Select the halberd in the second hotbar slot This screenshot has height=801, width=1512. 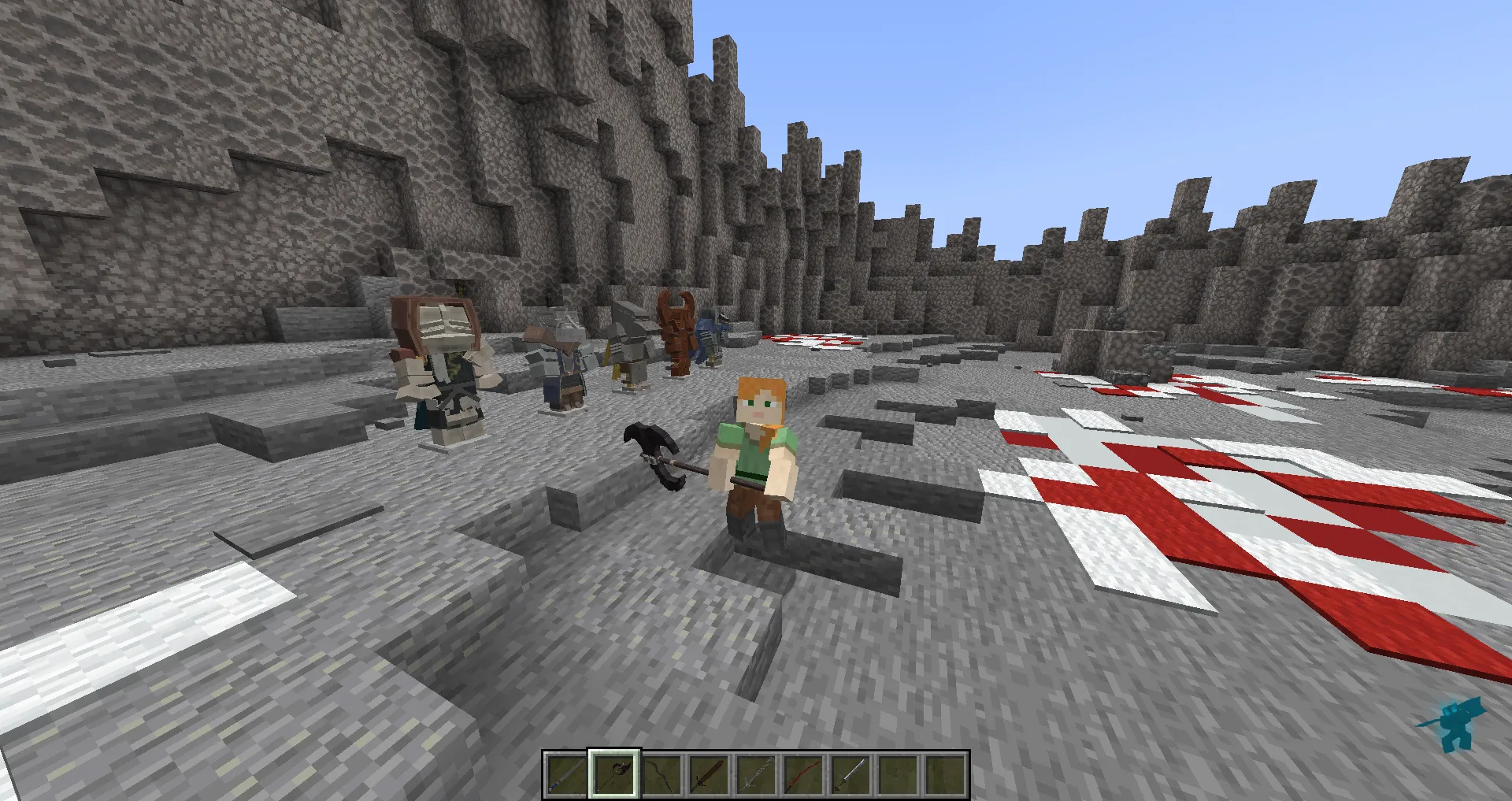click(613, 776)
